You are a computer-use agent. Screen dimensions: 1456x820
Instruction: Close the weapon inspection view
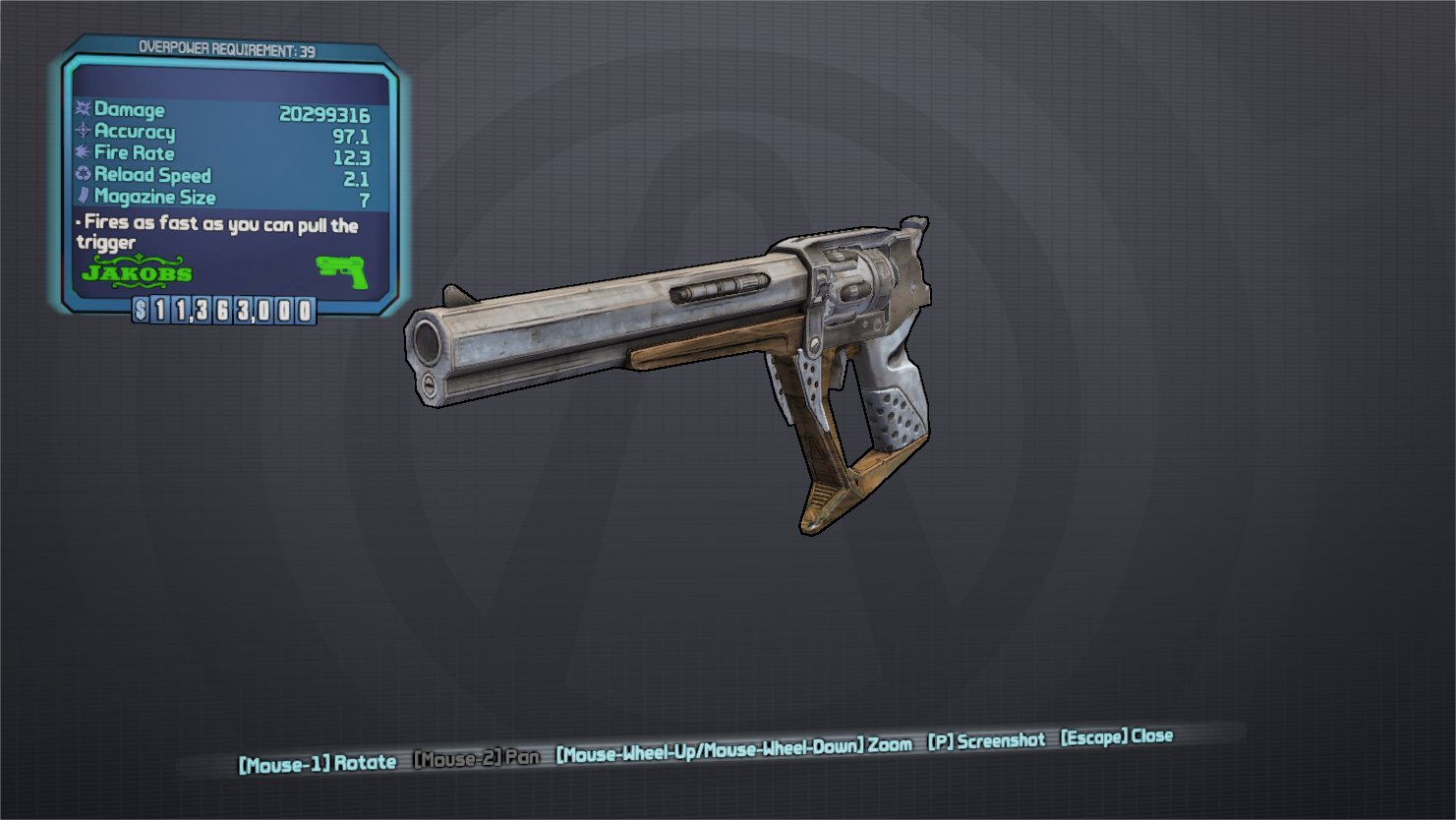(1116, 736)
